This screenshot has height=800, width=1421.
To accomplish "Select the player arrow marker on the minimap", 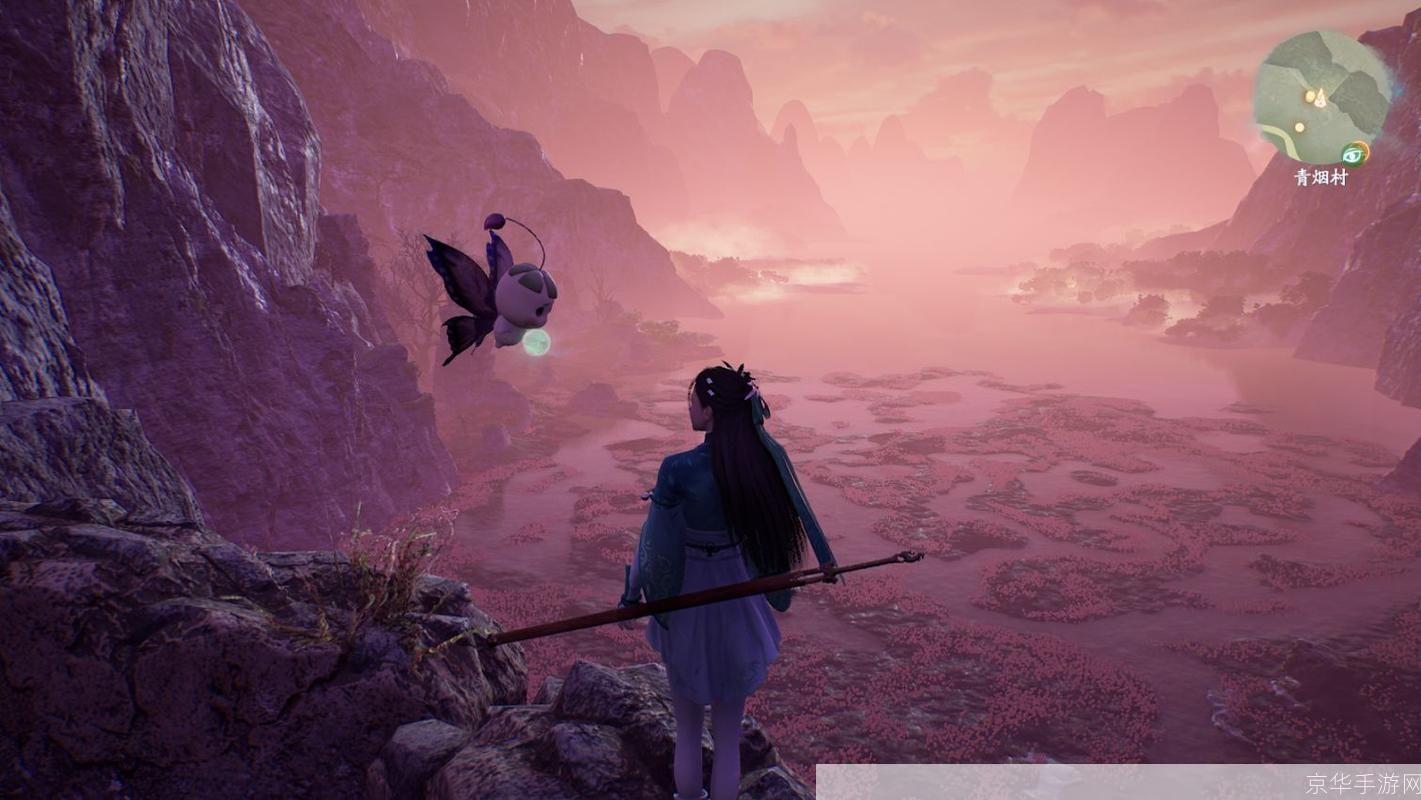I will [x=1319, y=97].
